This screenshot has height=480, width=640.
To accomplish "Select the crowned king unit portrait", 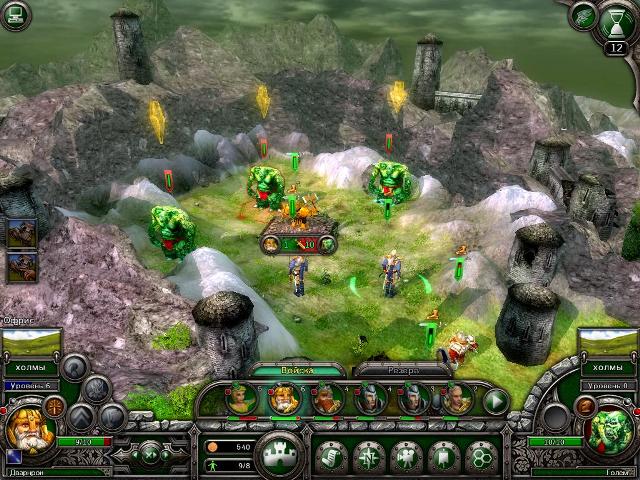I will tap(282, 400).
